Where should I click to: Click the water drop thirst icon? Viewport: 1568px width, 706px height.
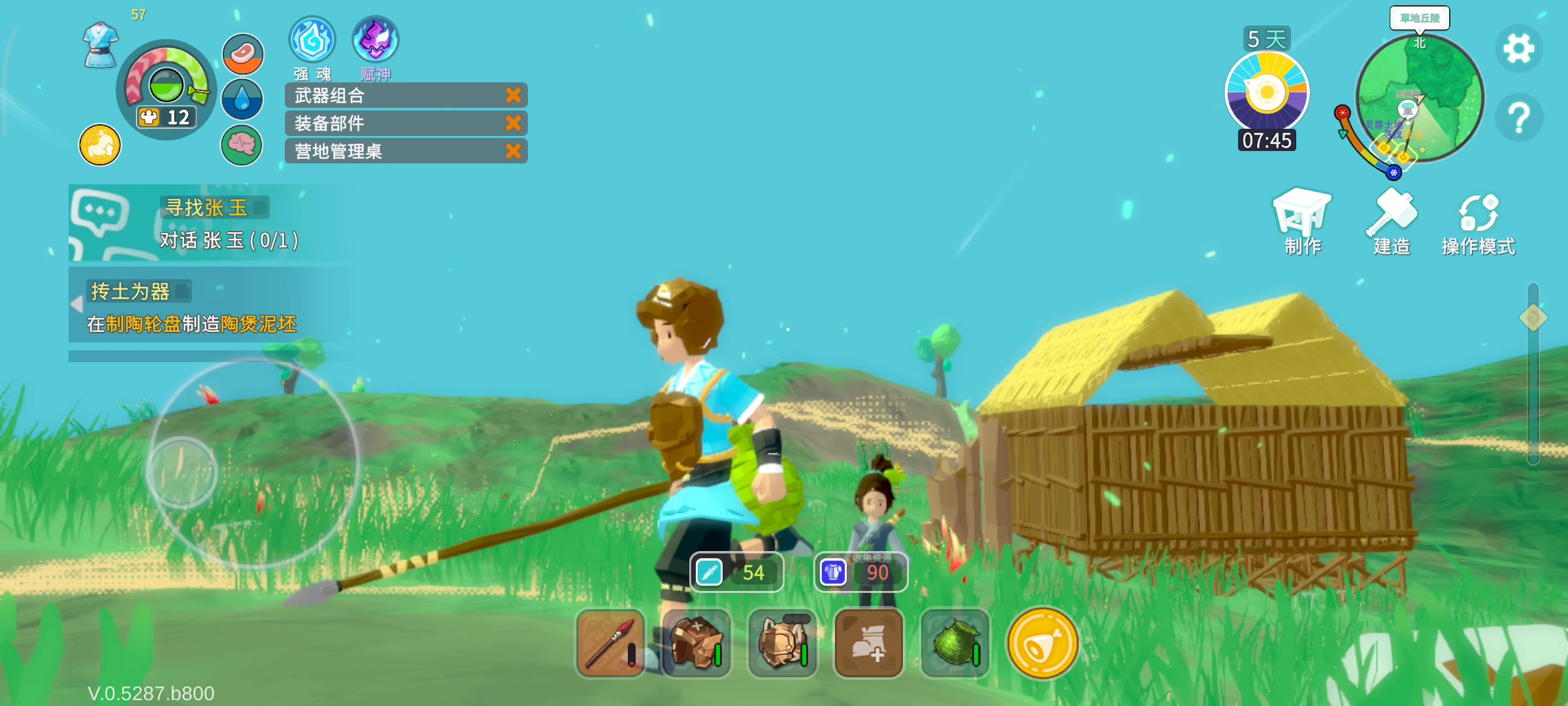click(242, 99)
